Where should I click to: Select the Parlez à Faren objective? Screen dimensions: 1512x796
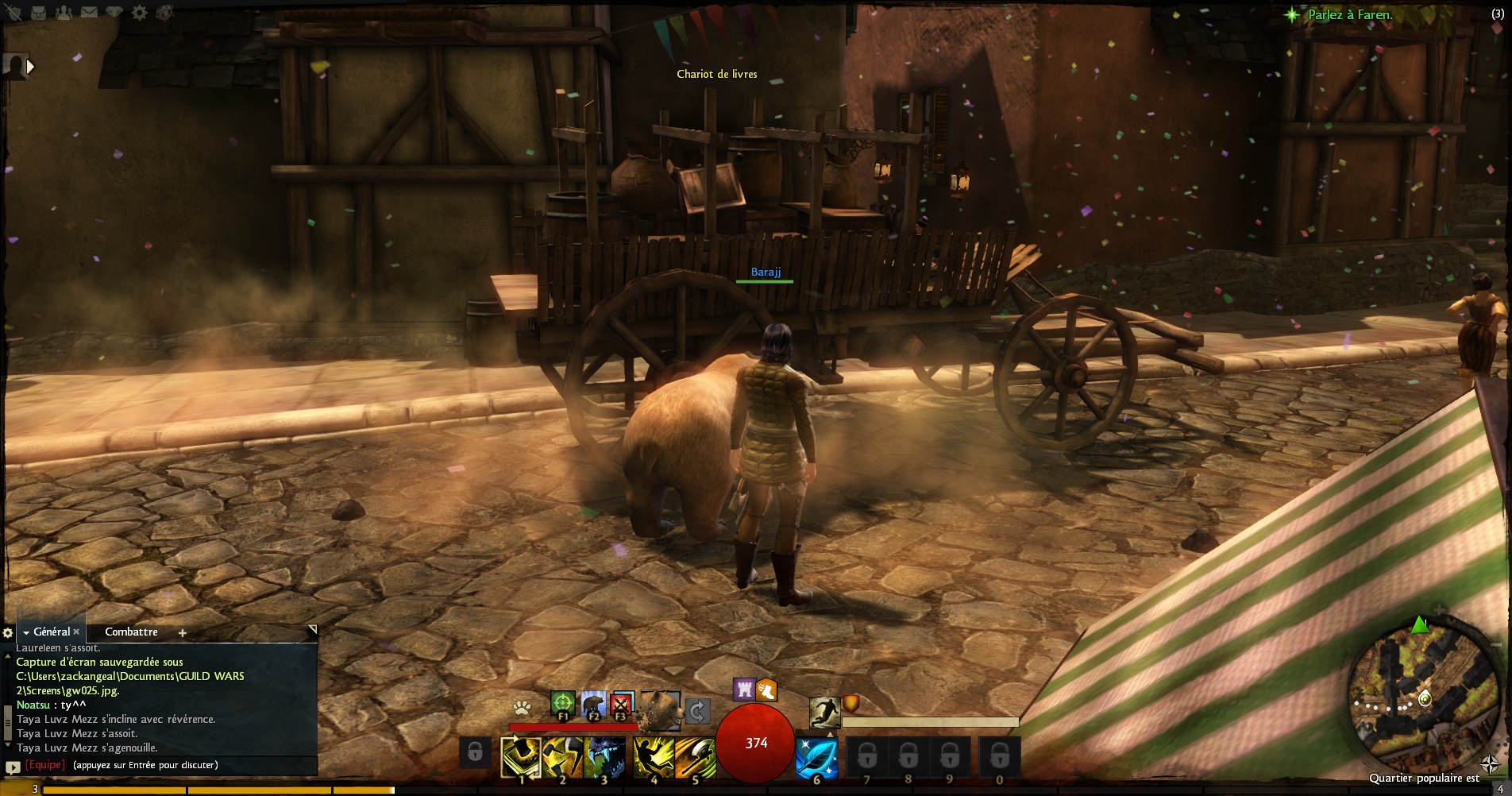(x=1350, y=14)
